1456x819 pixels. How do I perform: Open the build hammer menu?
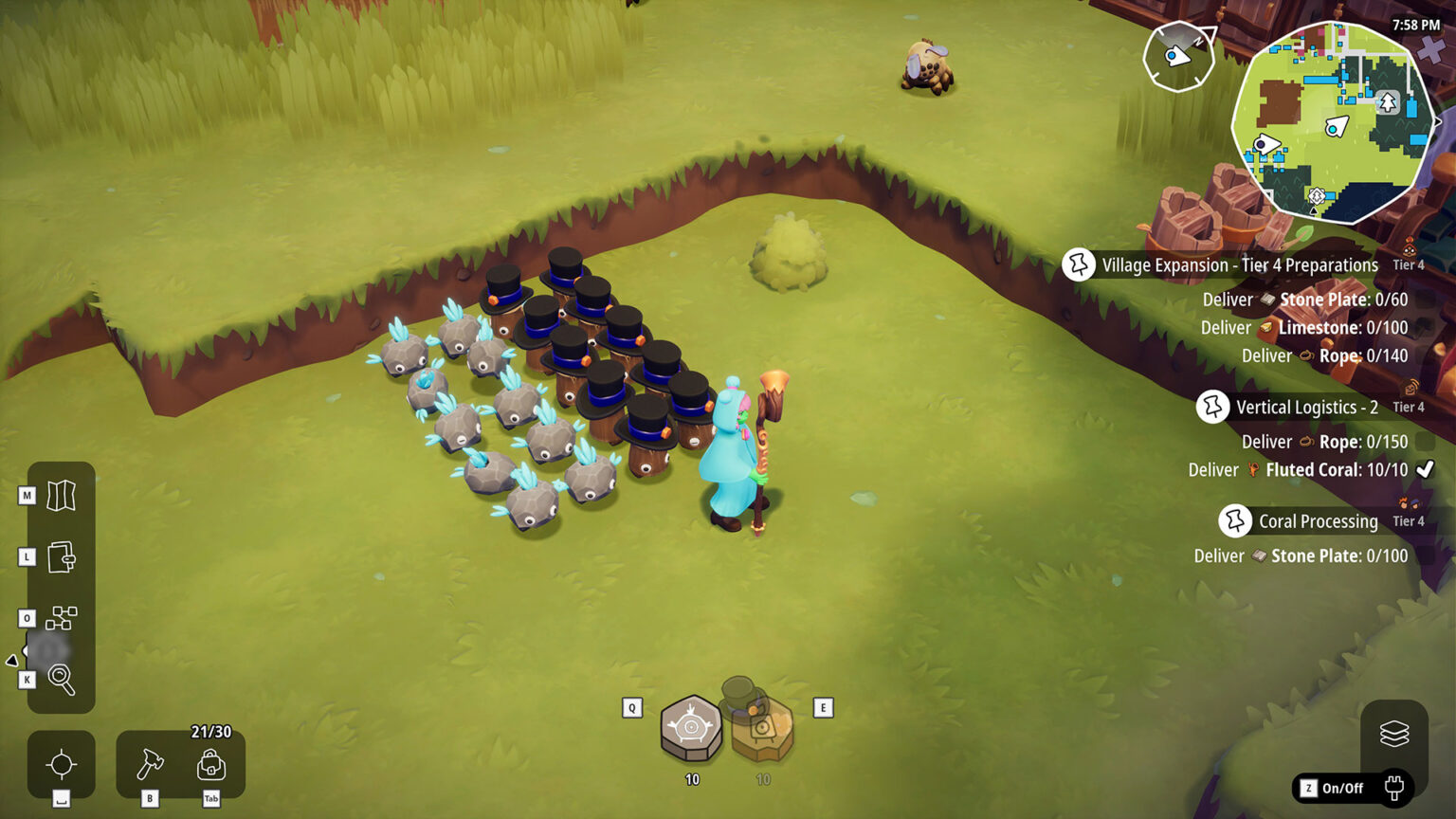(152, 763)
